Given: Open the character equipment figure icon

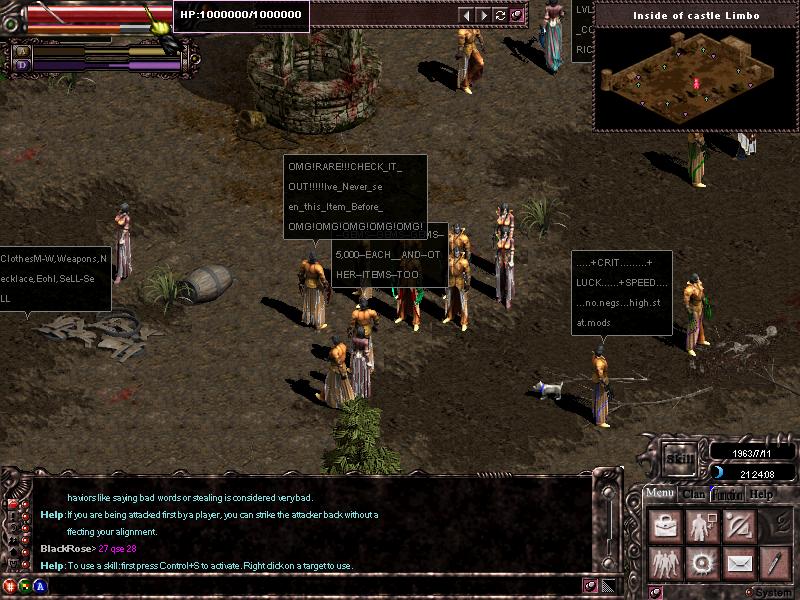Looking at the screenshot, I should click(x=701, y=526).
